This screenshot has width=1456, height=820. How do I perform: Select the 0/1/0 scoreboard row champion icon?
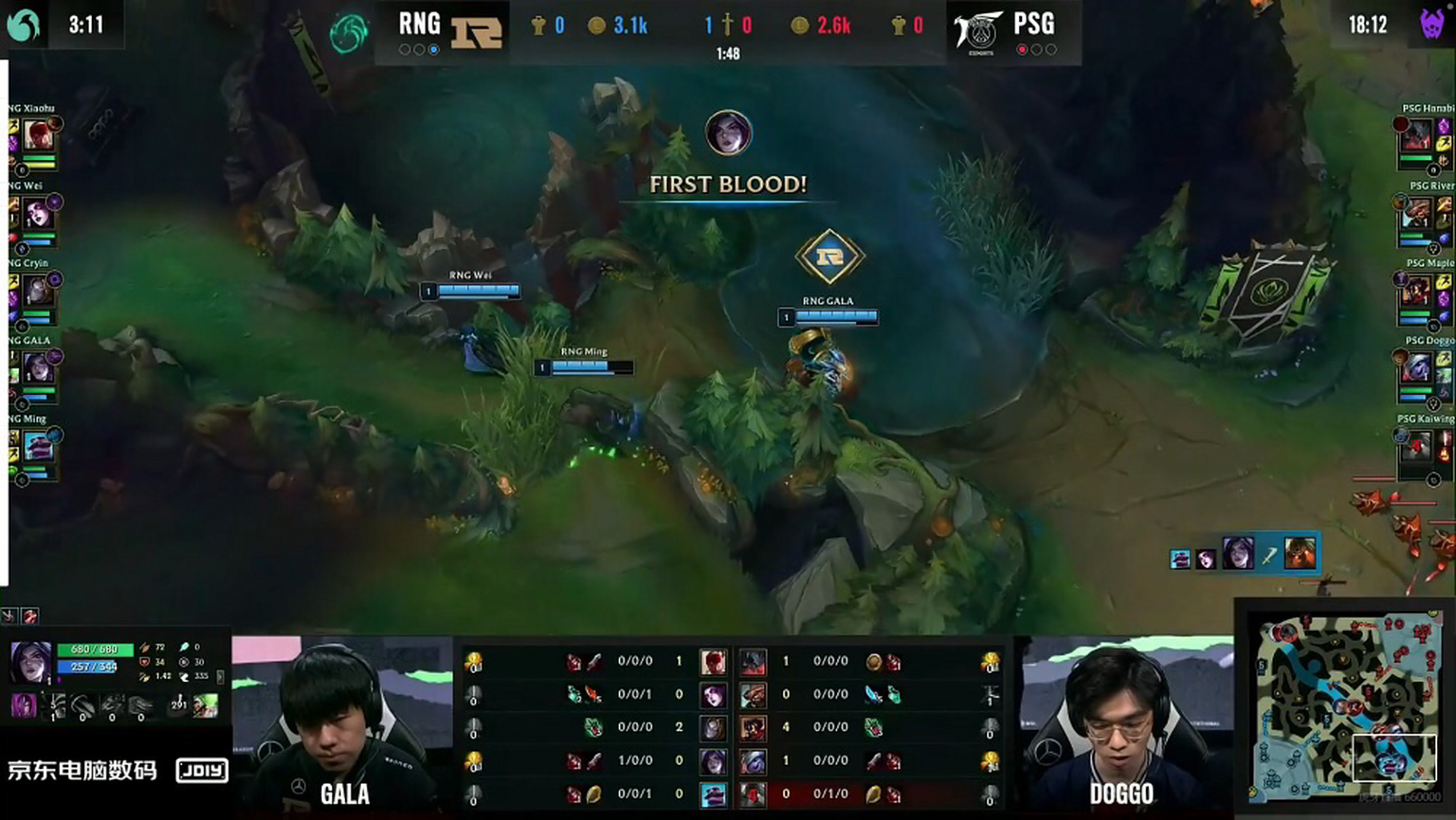pyautogui.click(x=753, y=794)
